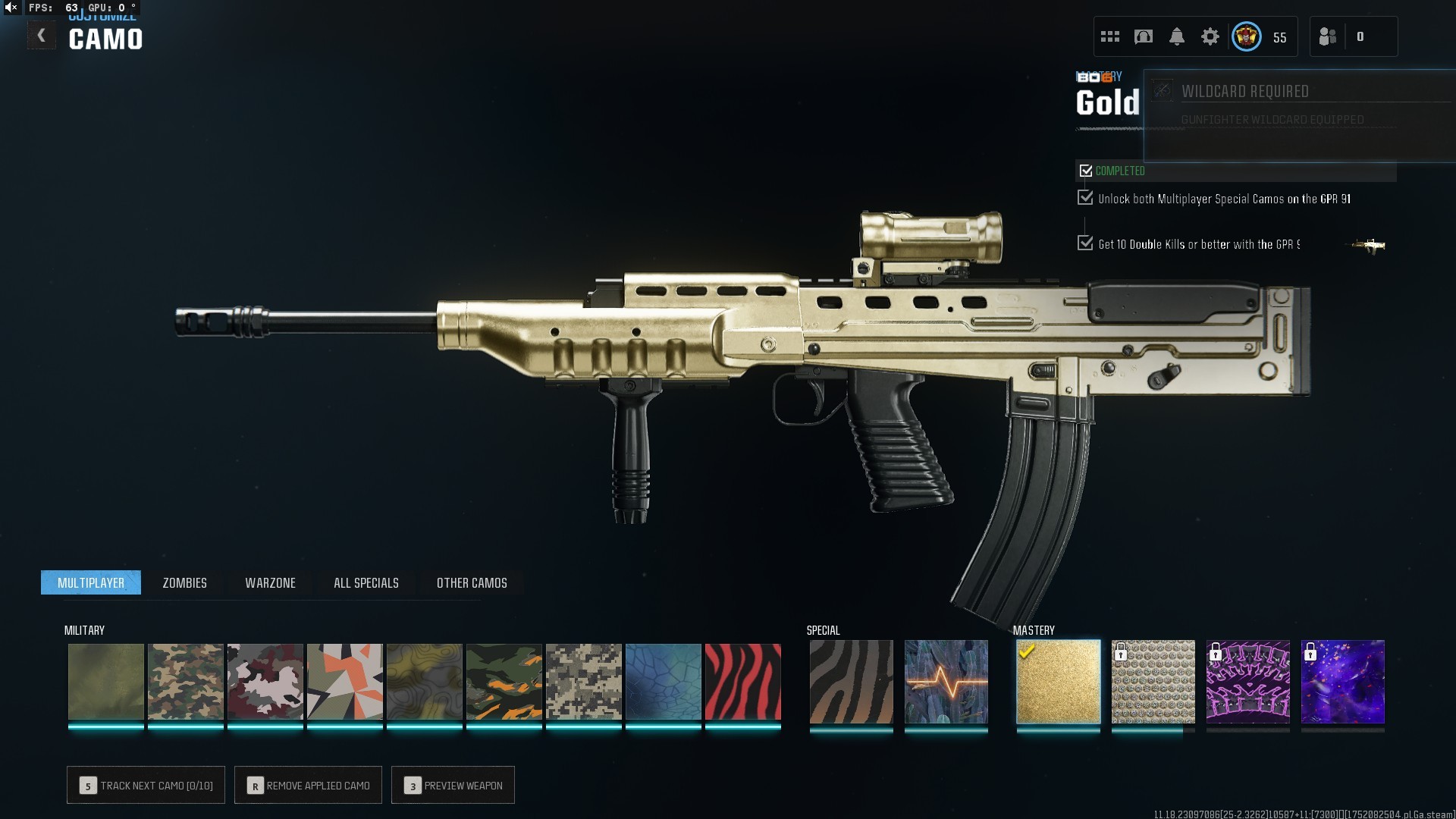Screen dimensions: 1456x819
Task: Click Track Next Camo button
Action: (x=146, y=785)
